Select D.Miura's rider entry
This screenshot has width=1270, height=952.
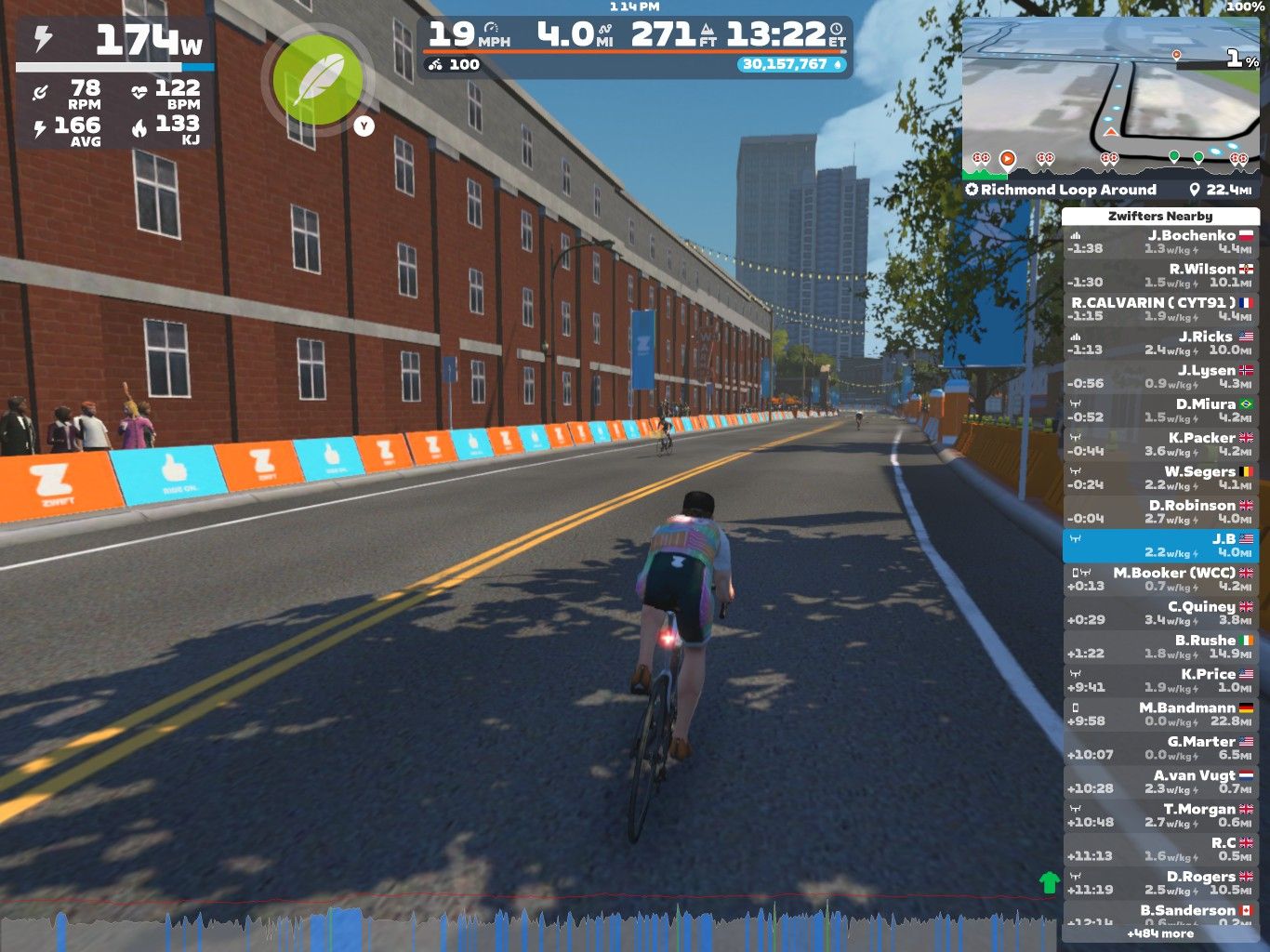click(1160, 410)
